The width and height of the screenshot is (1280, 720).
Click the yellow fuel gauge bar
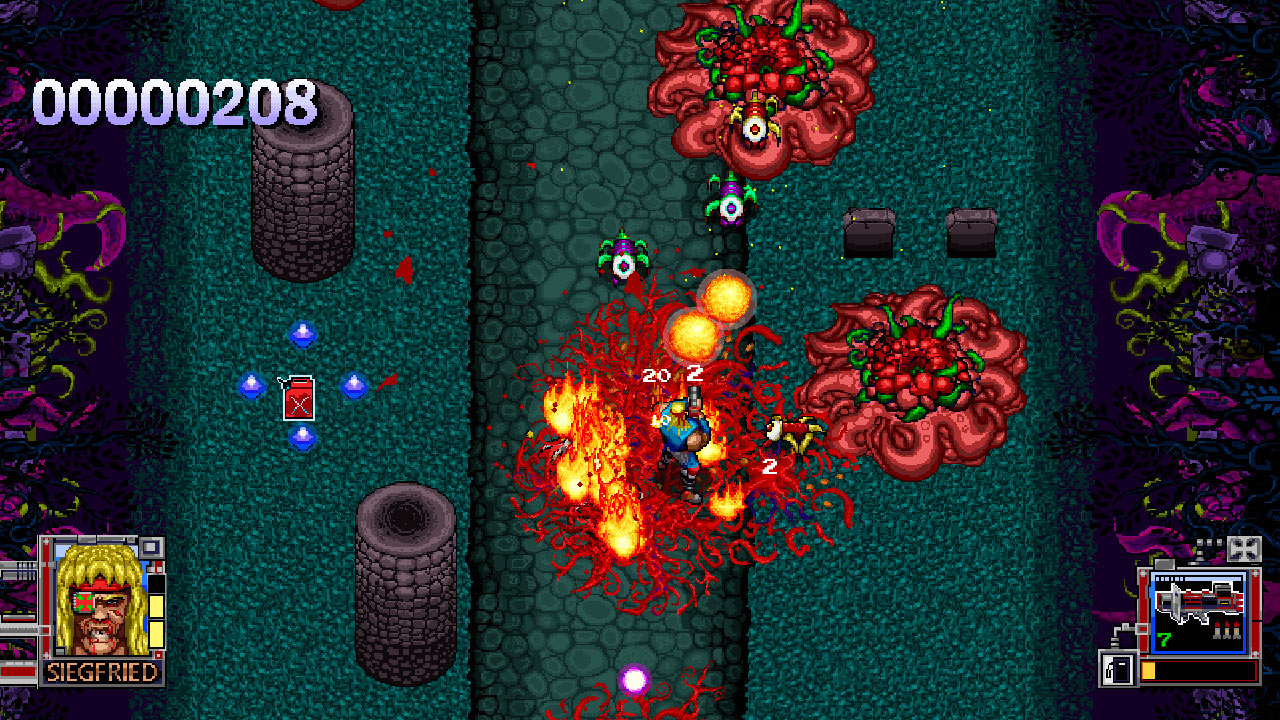[1148, 668]
